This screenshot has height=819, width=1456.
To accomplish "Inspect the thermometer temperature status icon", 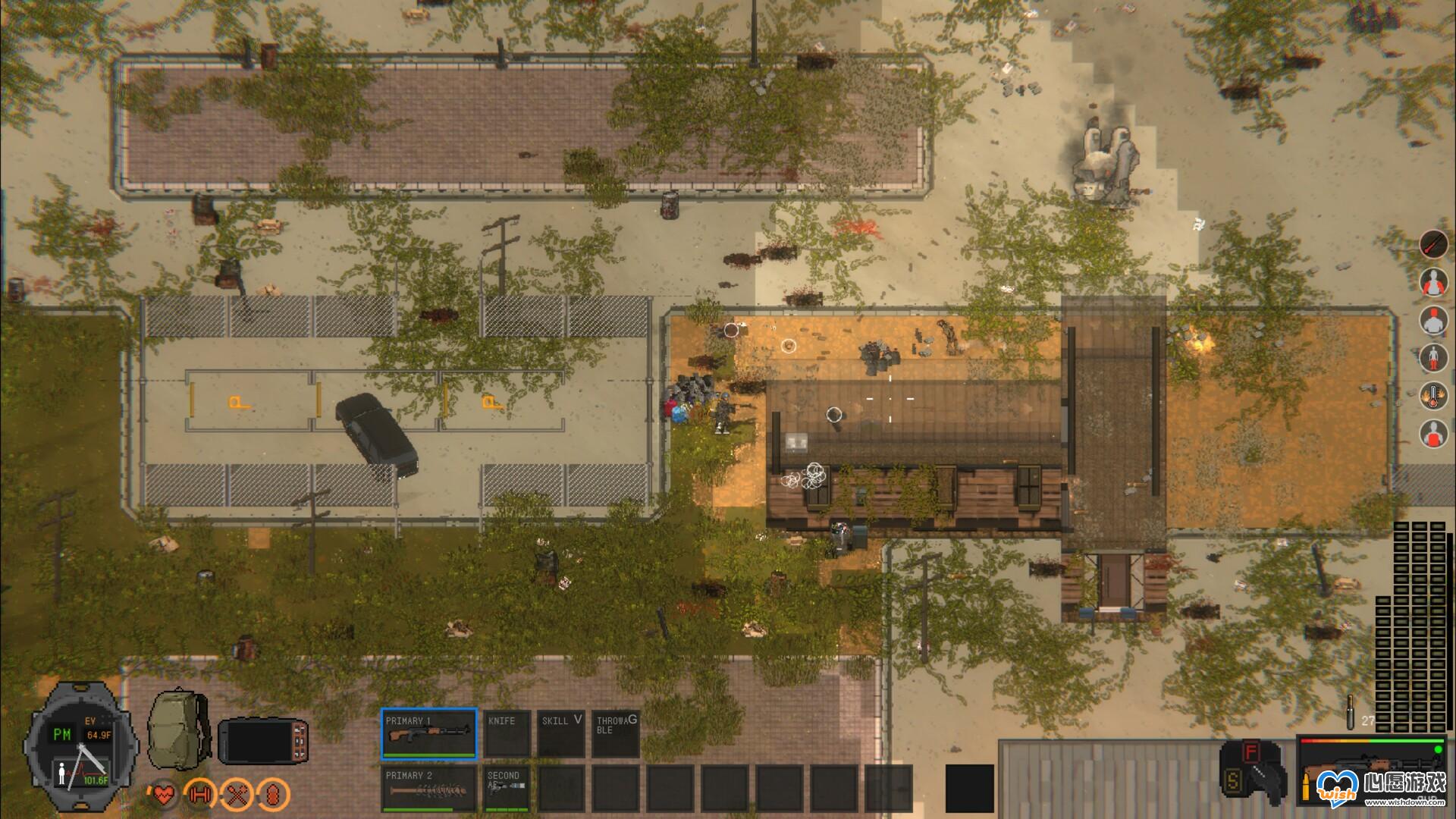I will pos(1434,395).
